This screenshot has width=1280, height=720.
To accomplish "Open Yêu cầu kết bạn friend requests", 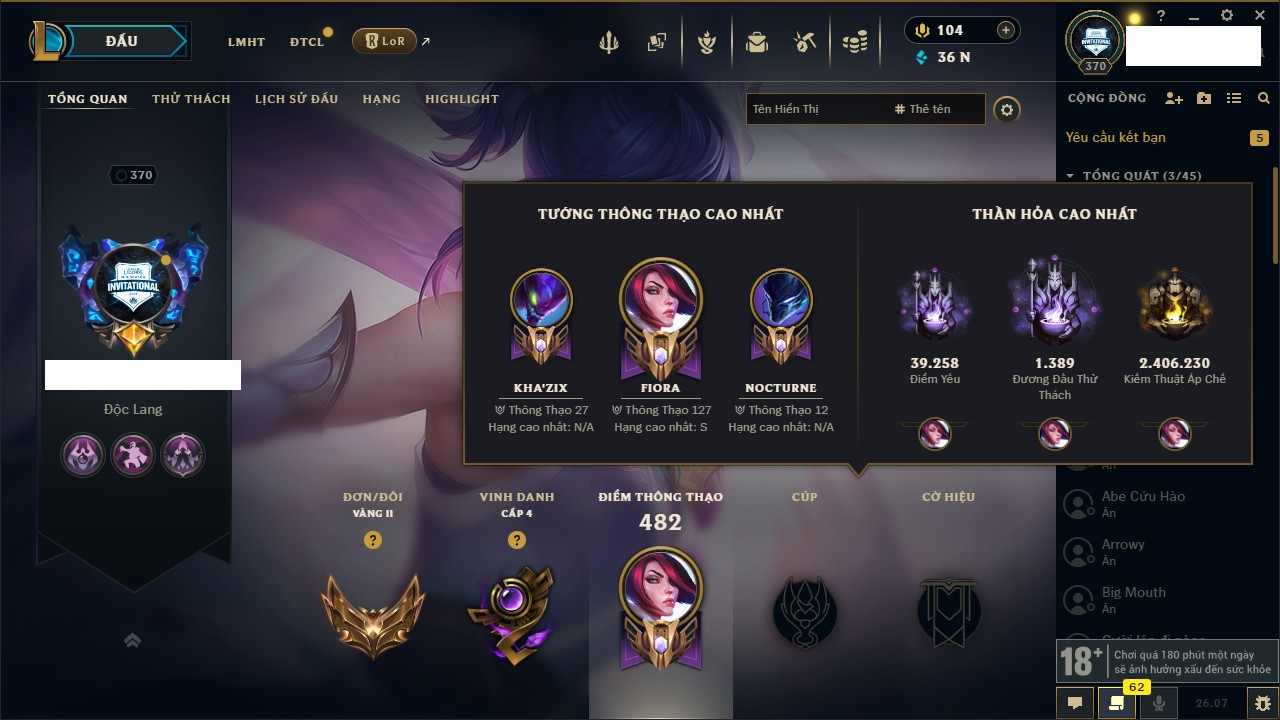I will (x=1115, y=137).
